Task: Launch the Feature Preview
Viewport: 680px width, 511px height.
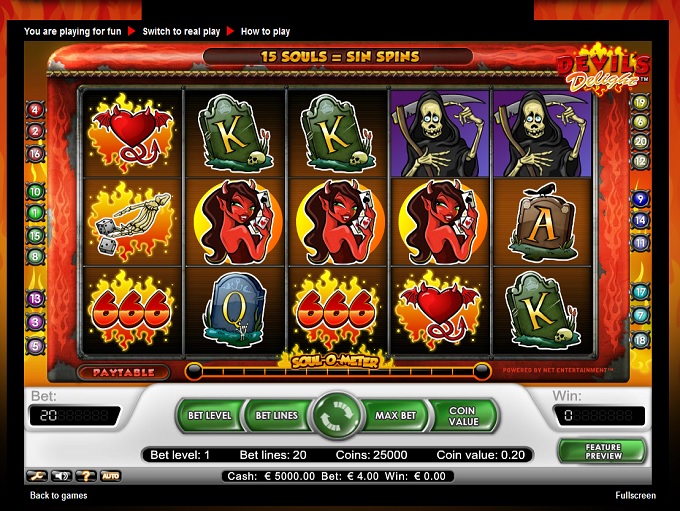Action: [602, 451]
